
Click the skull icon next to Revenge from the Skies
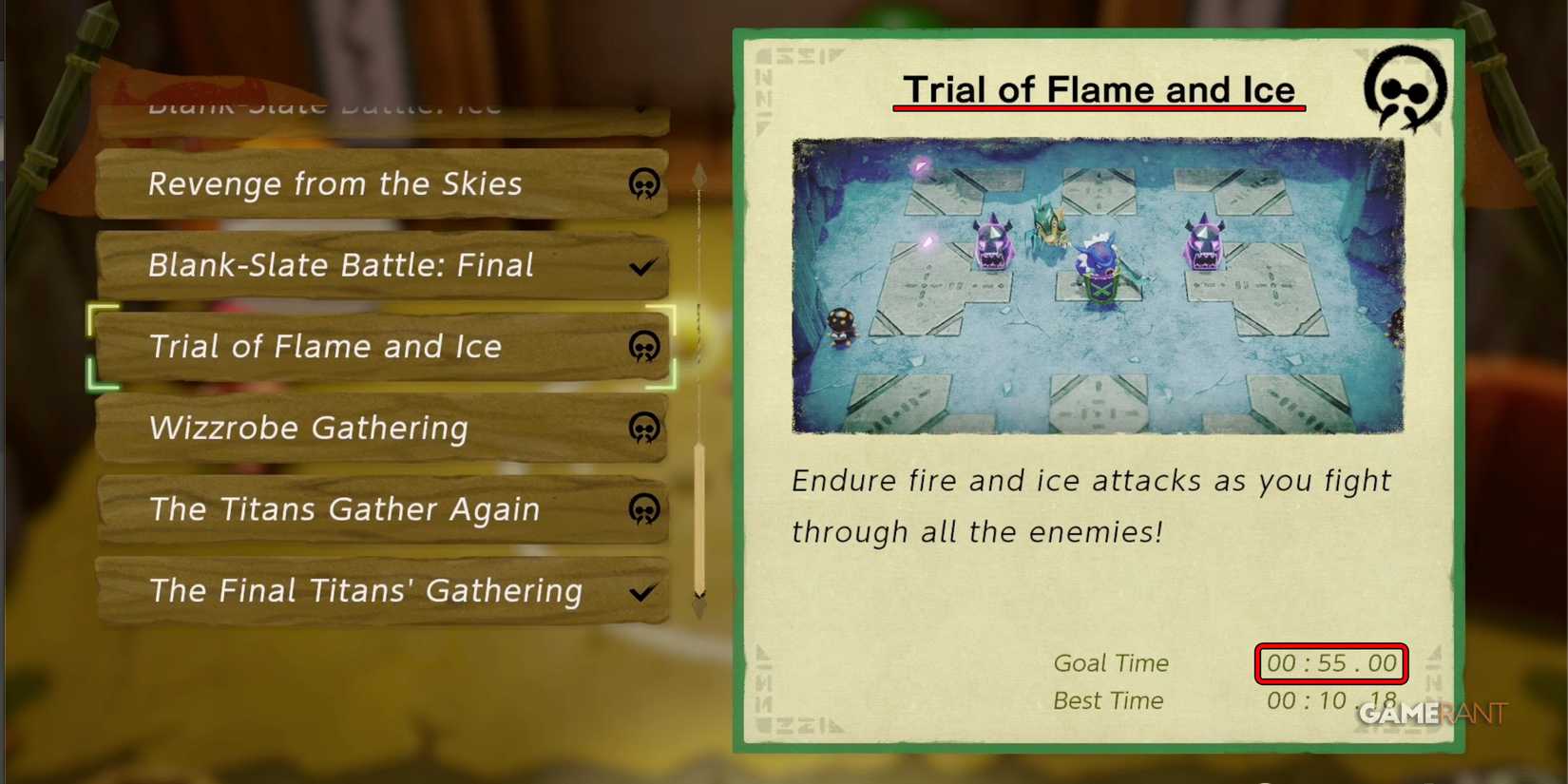(644, 185)
